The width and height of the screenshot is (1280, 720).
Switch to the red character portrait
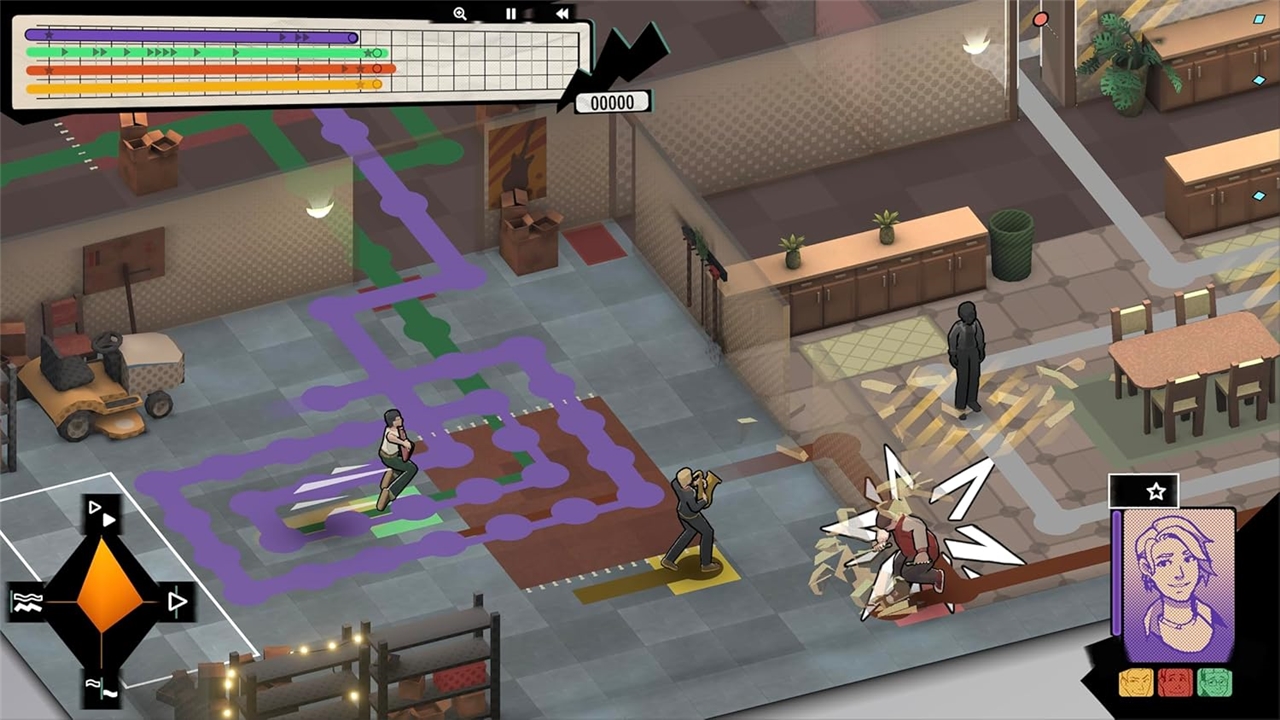click(1174, 683)
